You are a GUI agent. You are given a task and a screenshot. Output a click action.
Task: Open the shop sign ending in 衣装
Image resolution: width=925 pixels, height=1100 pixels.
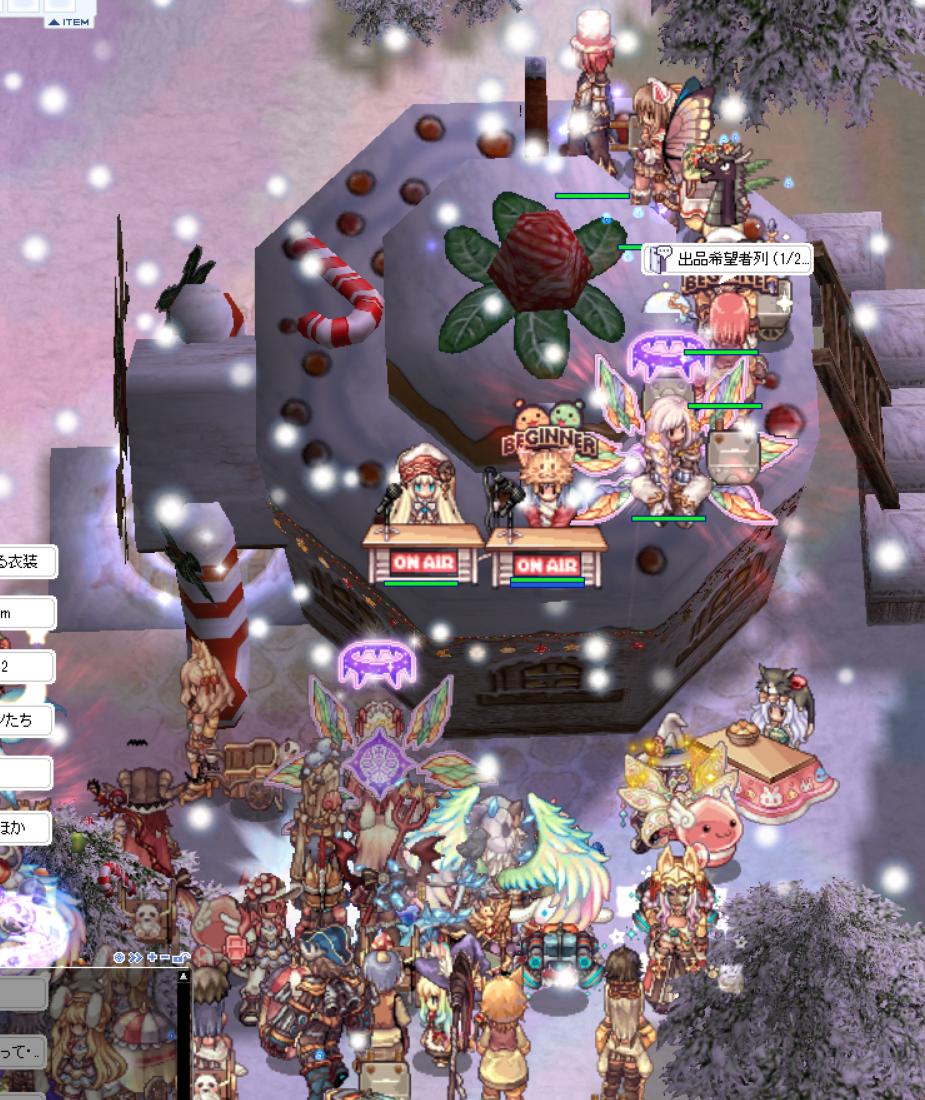tap(28, 562)
